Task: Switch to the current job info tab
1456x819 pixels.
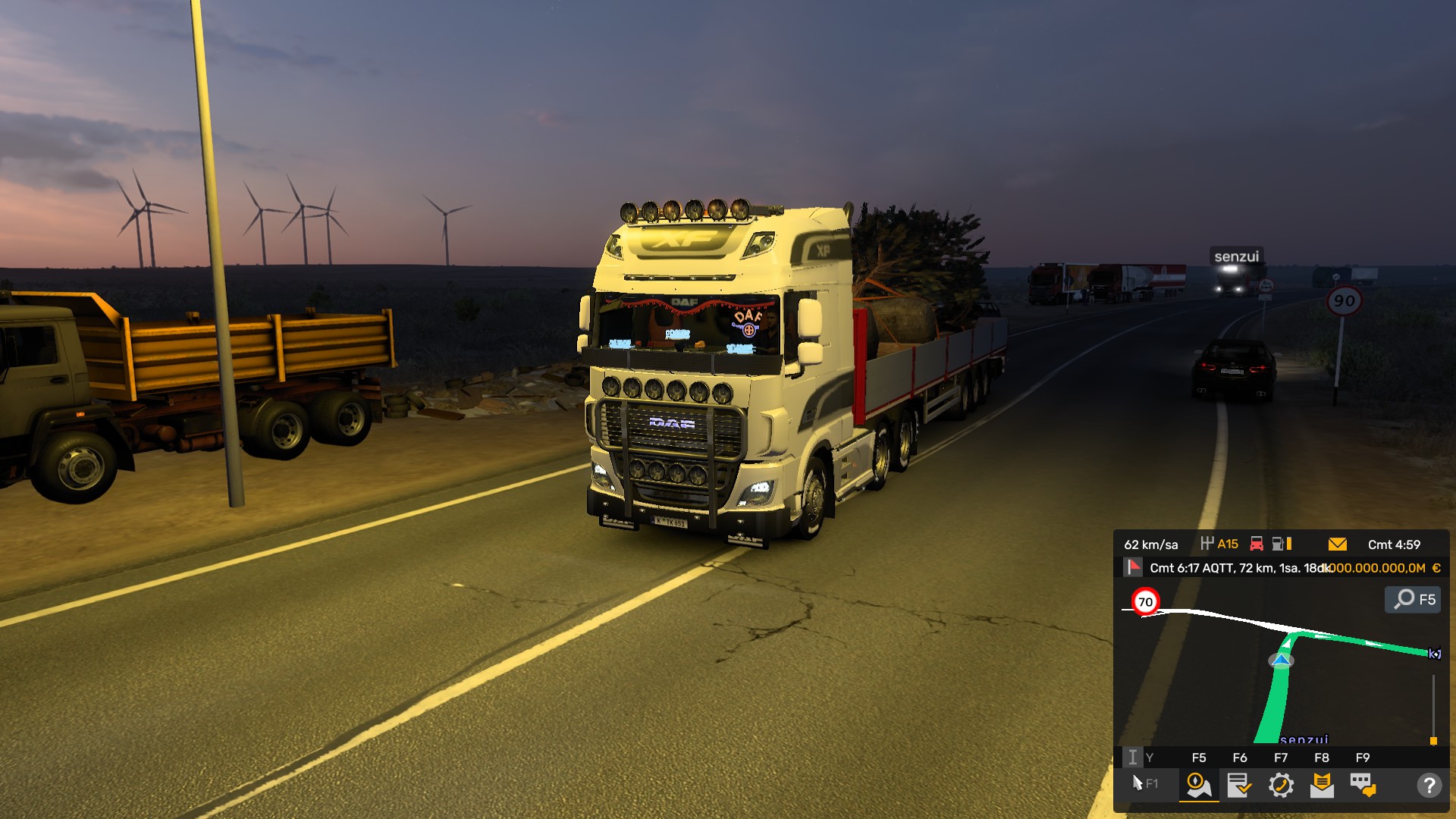Action: coord(1239,785)
